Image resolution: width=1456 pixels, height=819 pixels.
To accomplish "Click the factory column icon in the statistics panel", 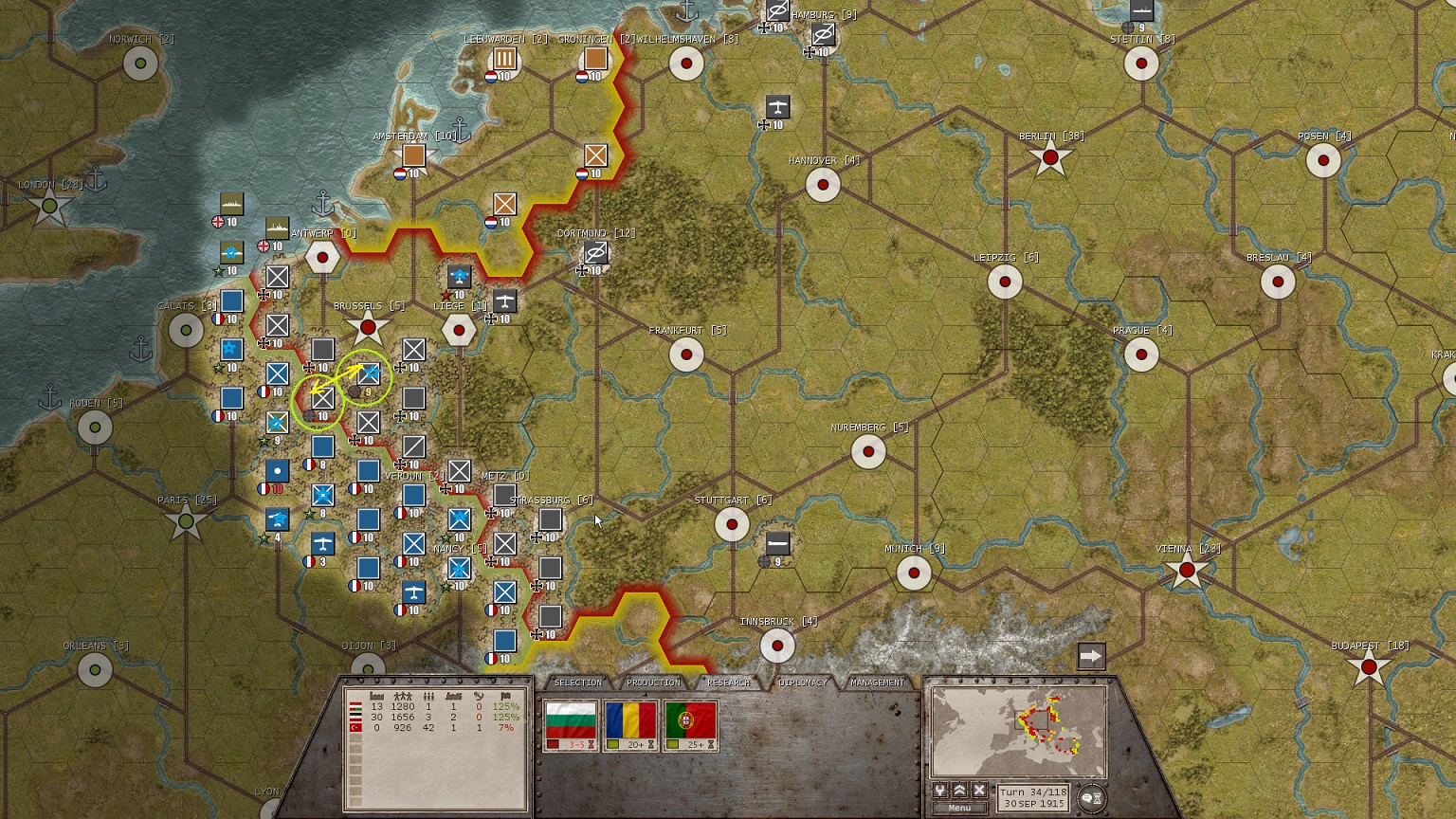I will 376,696.
